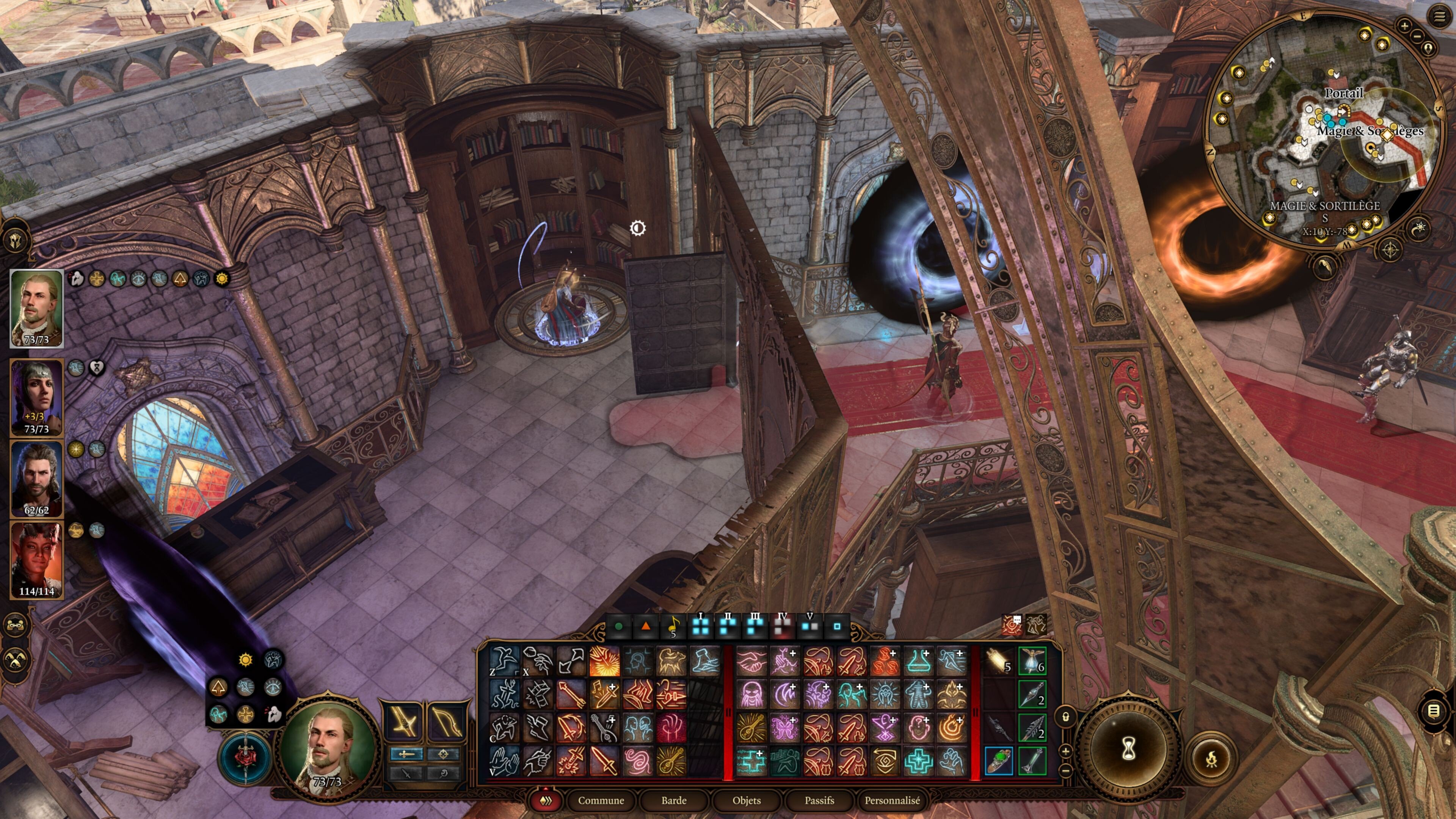Select the Objets tab
Image resolution: width=1456 pixels, height=819 pixels.
pos(746,800)
